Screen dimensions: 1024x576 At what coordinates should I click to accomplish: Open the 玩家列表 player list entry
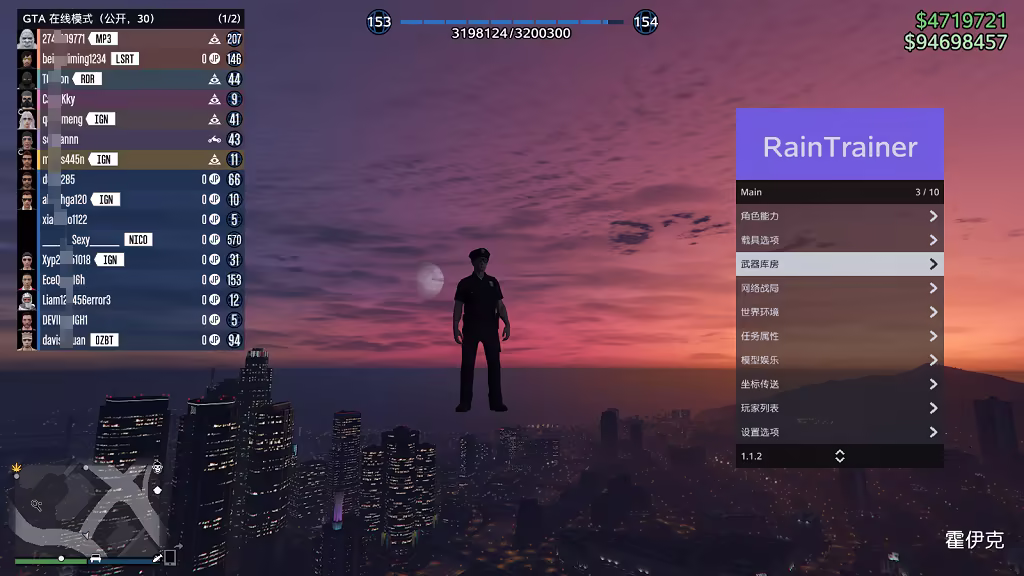pos(839,408)
